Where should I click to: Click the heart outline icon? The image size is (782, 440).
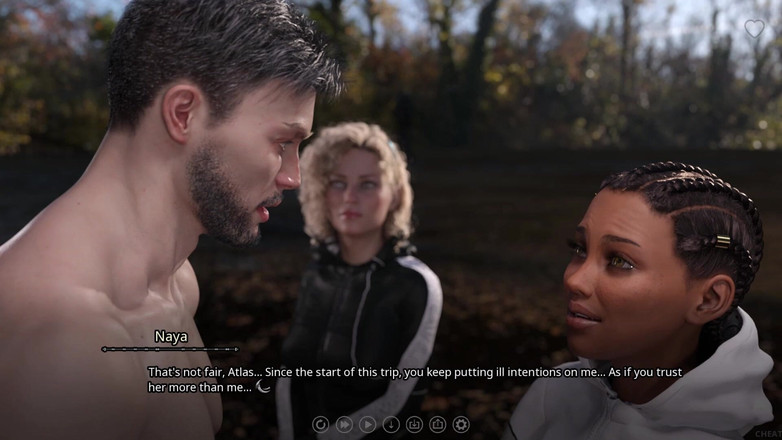754,29
